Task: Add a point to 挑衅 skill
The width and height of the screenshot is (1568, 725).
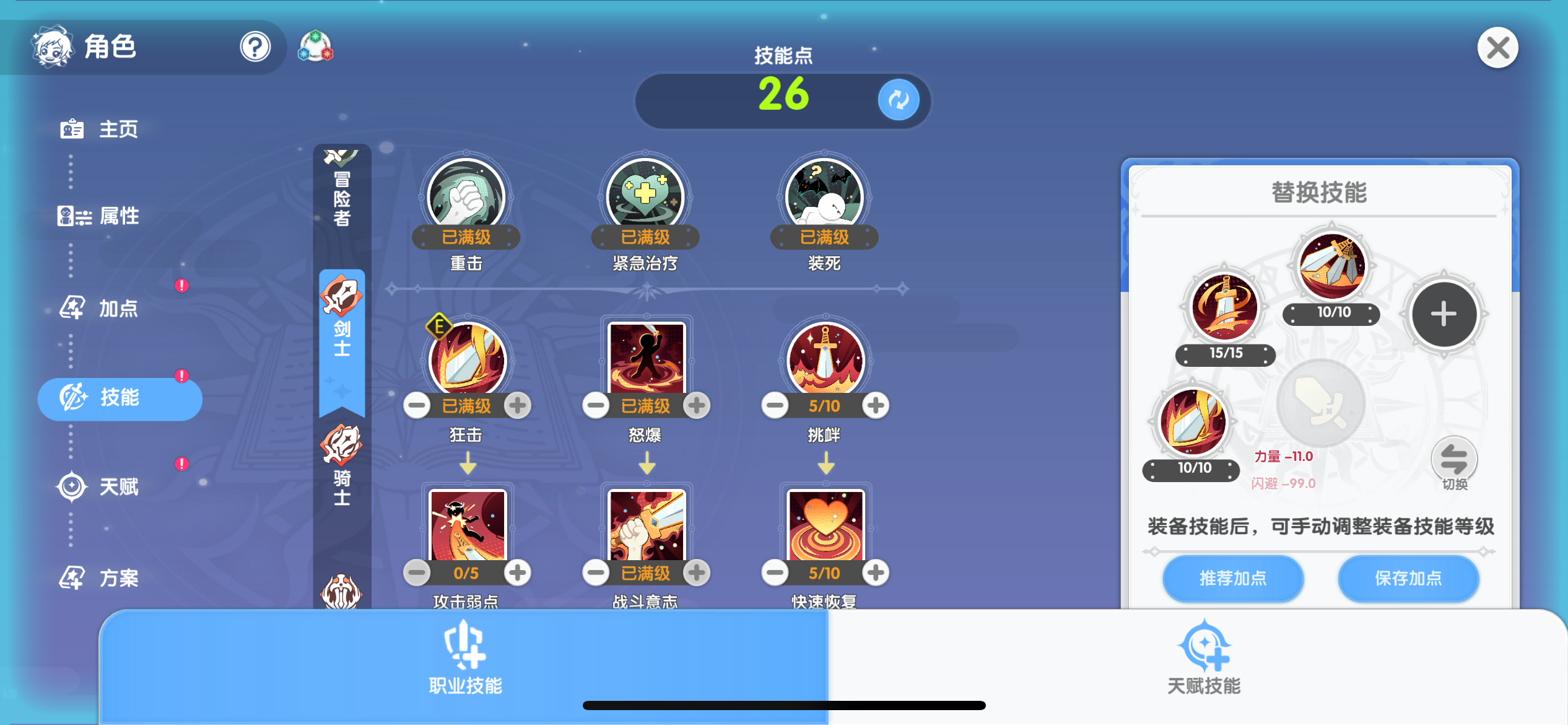Action: (x=875, y=406)
